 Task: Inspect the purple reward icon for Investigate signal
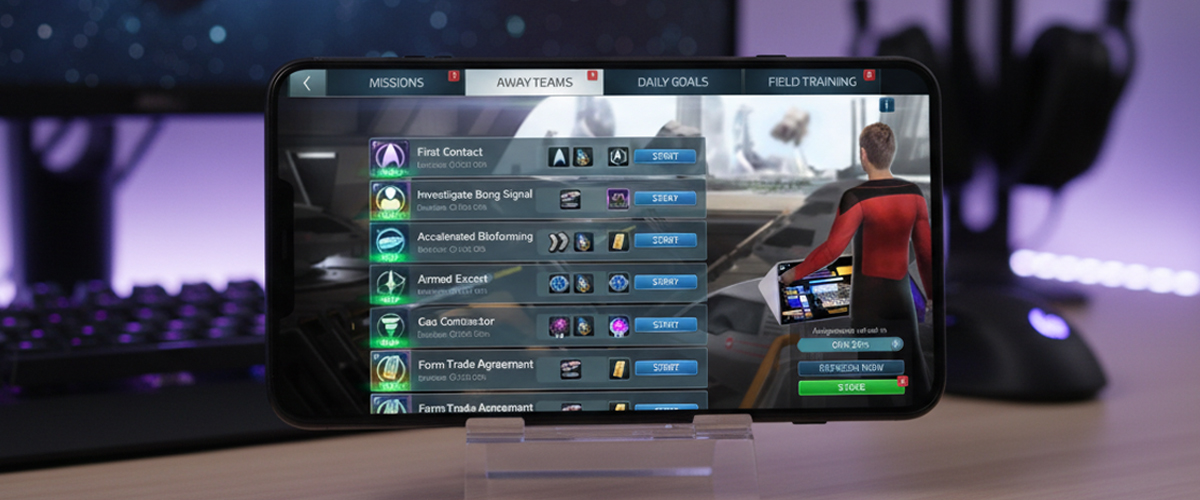point(618,199)
